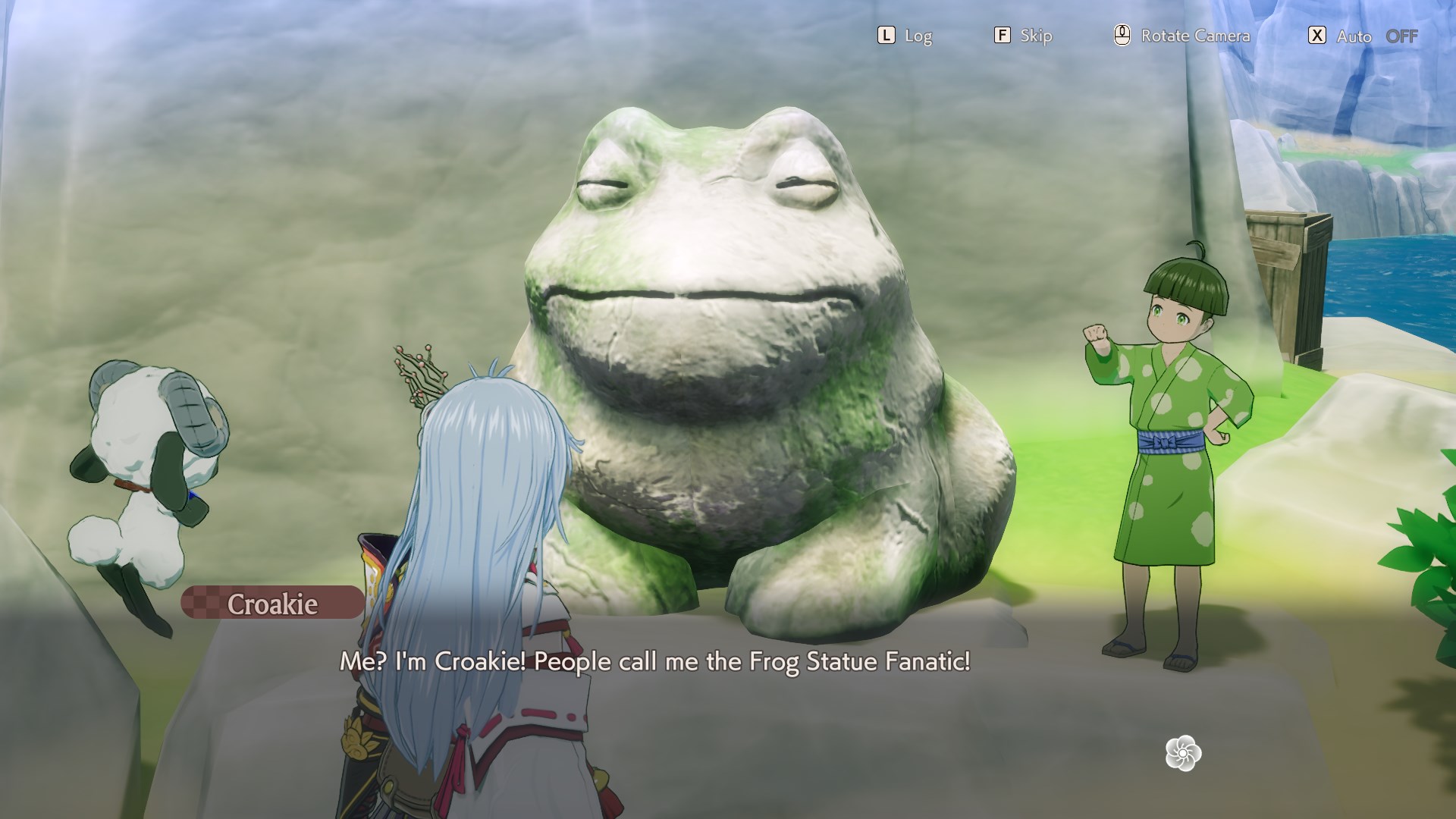Advance dialogue with the flower icon

tap(1183, 753)
